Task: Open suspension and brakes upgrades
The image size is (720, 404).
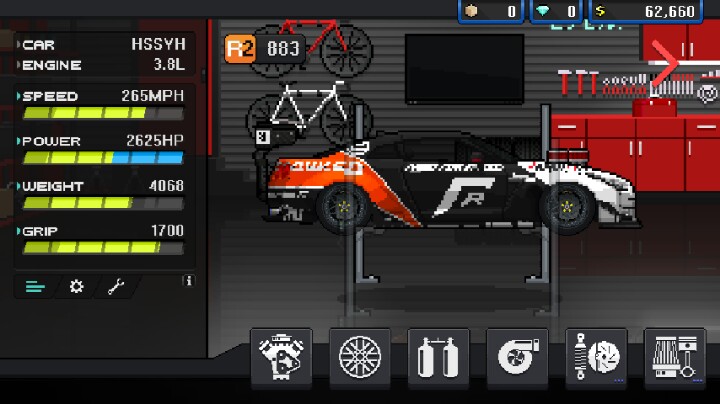Action: (x=597, y=357)
